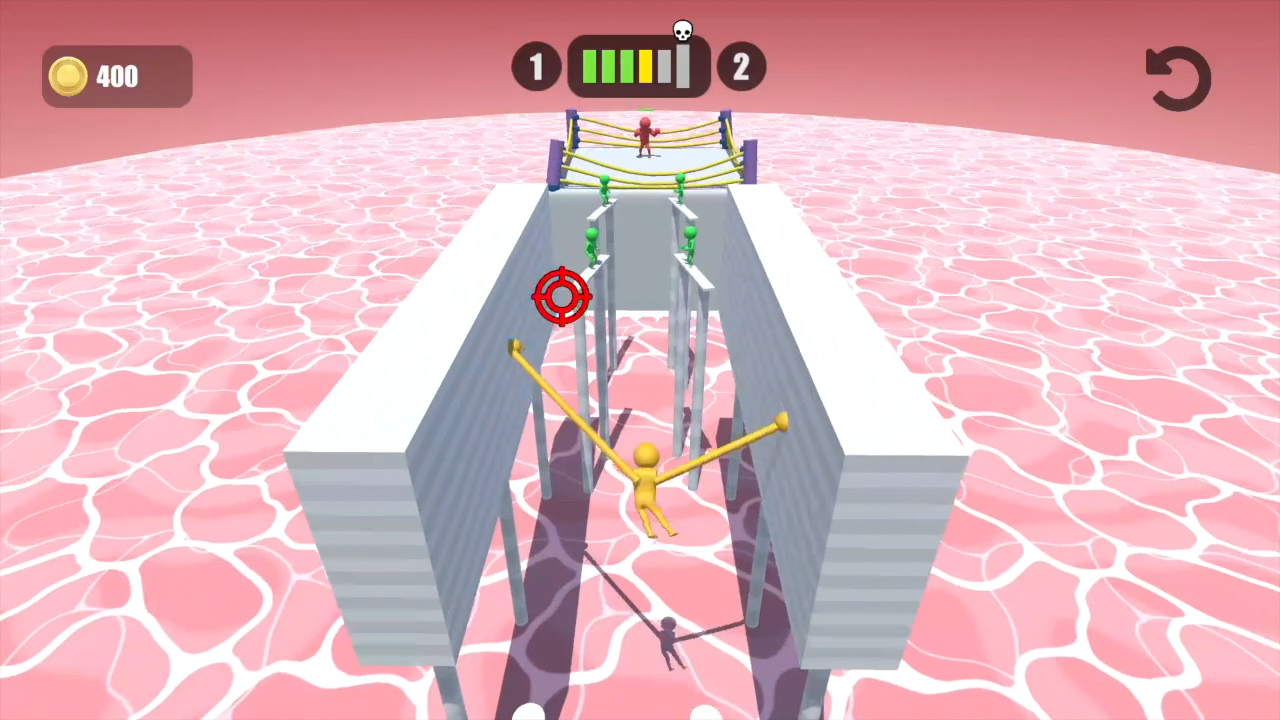Tap the red enemy in the boxing ring

tap(645, 135)
